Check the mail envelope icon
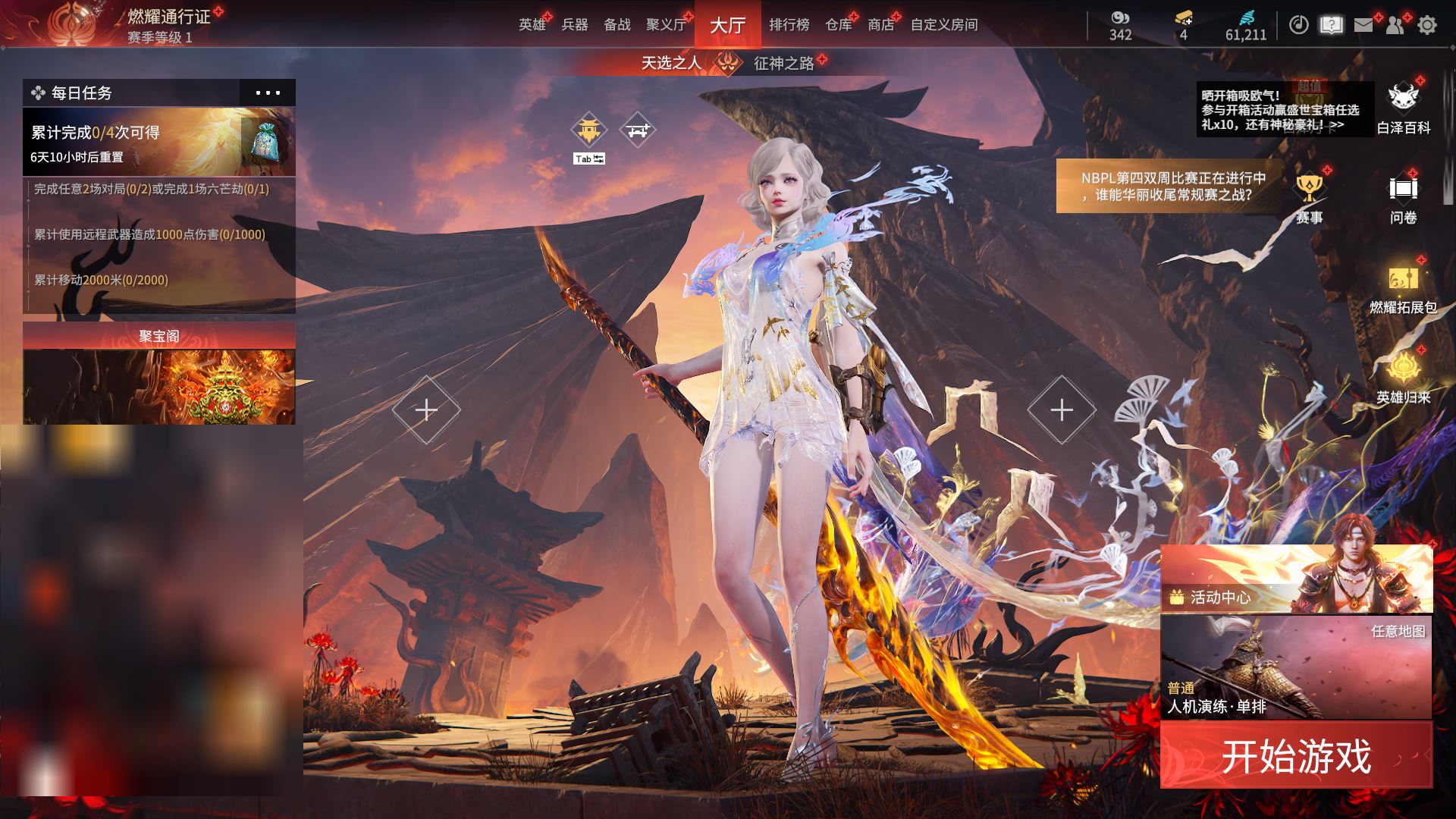Viewport: 1456px width, 819px height. pos(1363,25)
